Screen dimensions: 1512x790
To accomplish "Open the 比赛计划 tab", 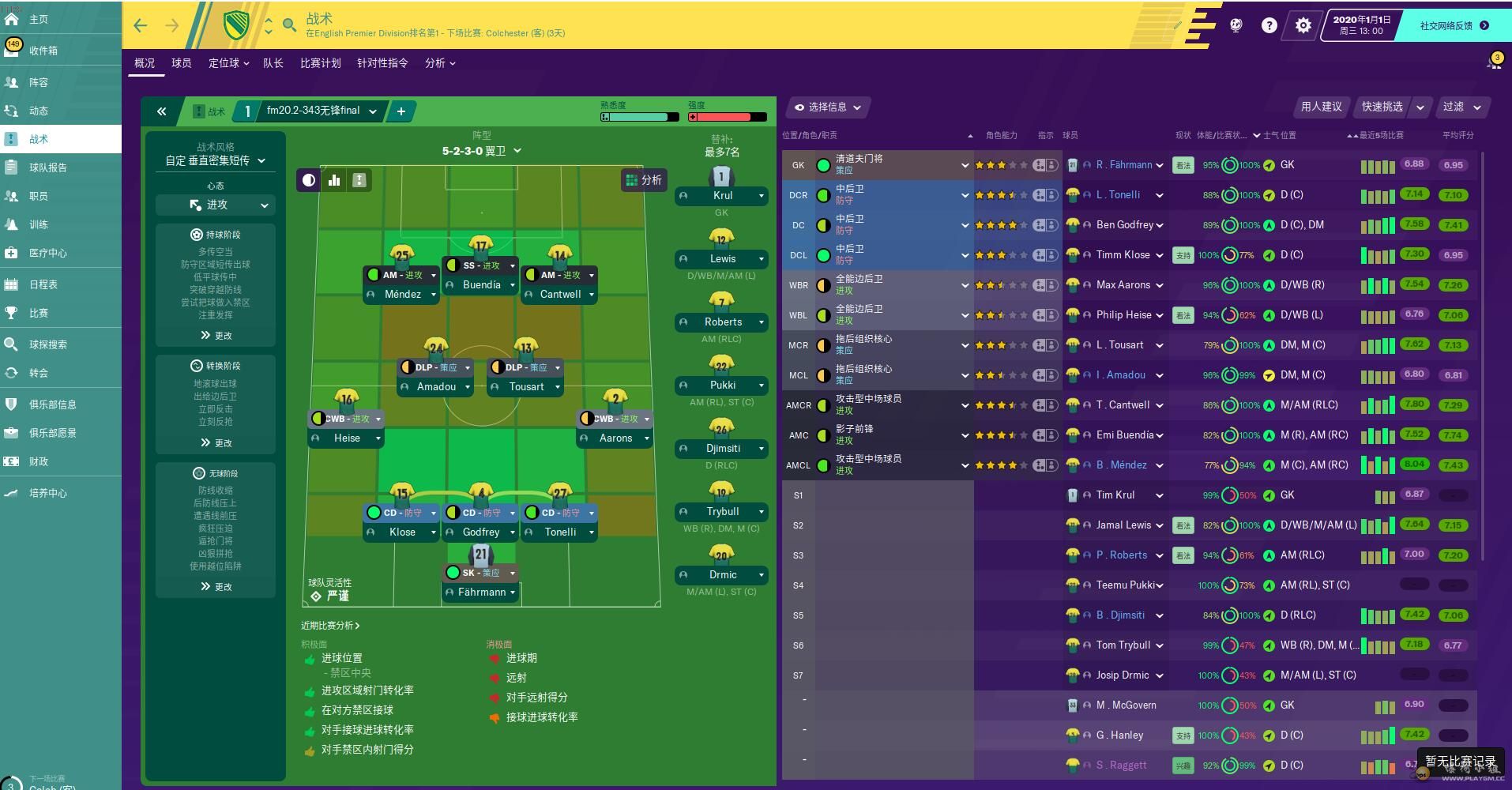I will tap(320, 63).
